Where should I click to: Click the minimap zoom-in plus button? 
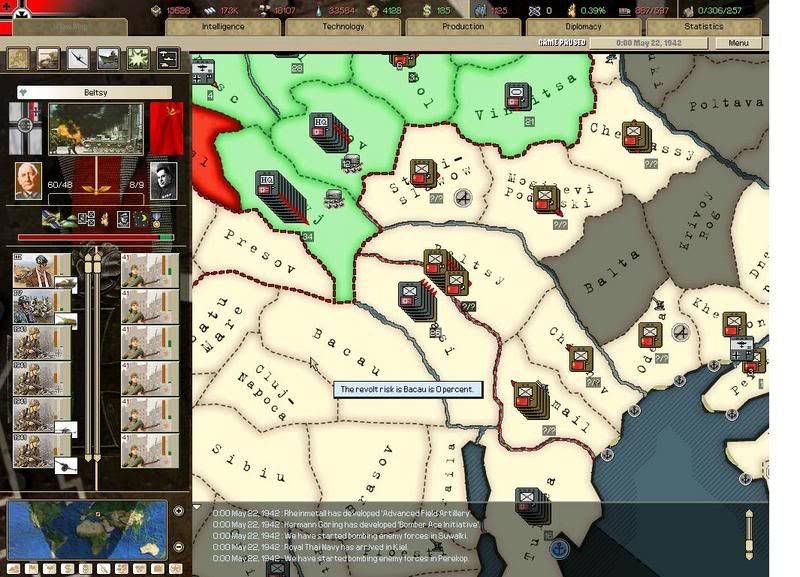point(178,510)
